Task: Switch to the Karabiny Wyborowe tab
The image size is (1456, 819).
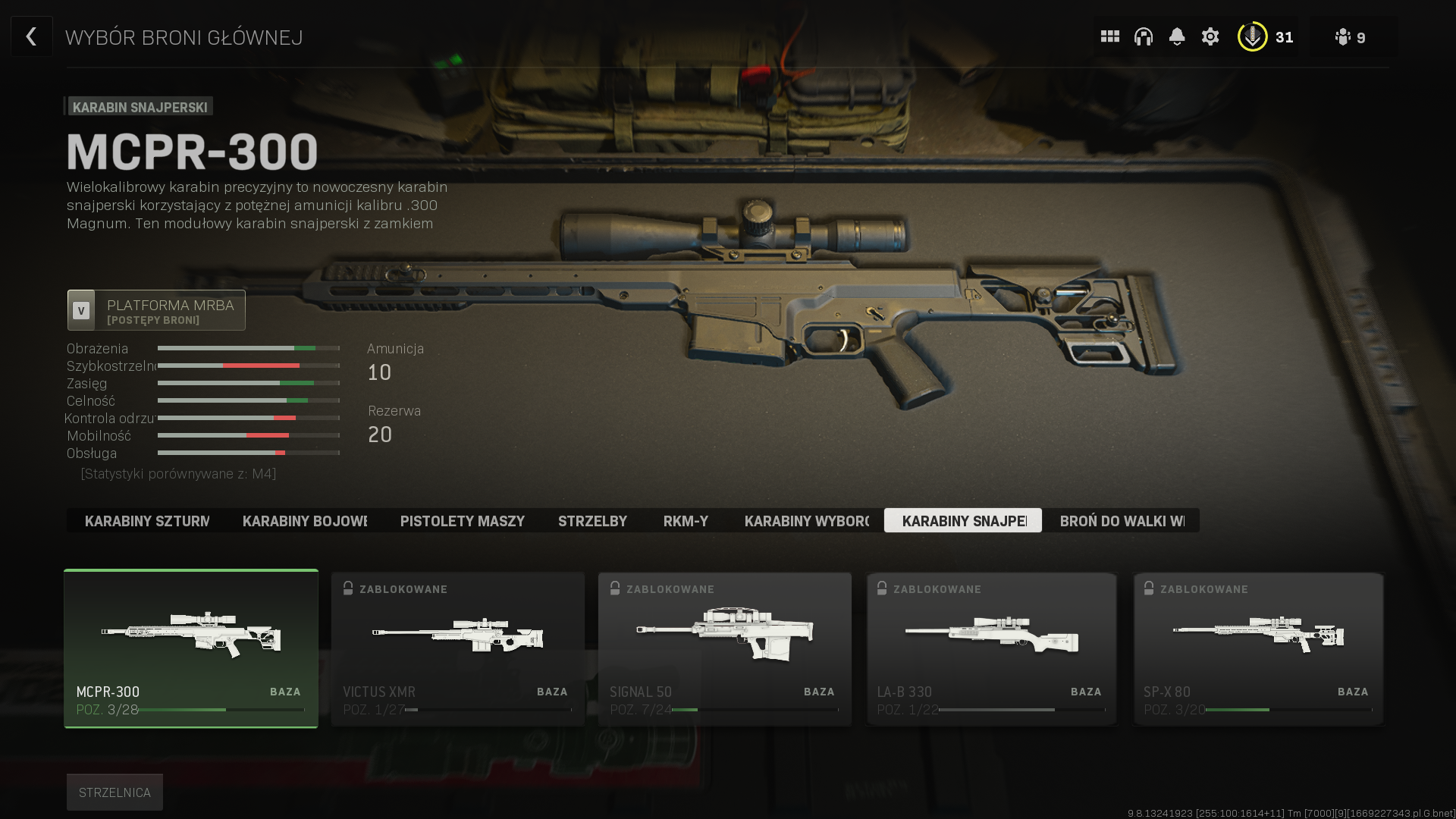Action: pos(806,521)
